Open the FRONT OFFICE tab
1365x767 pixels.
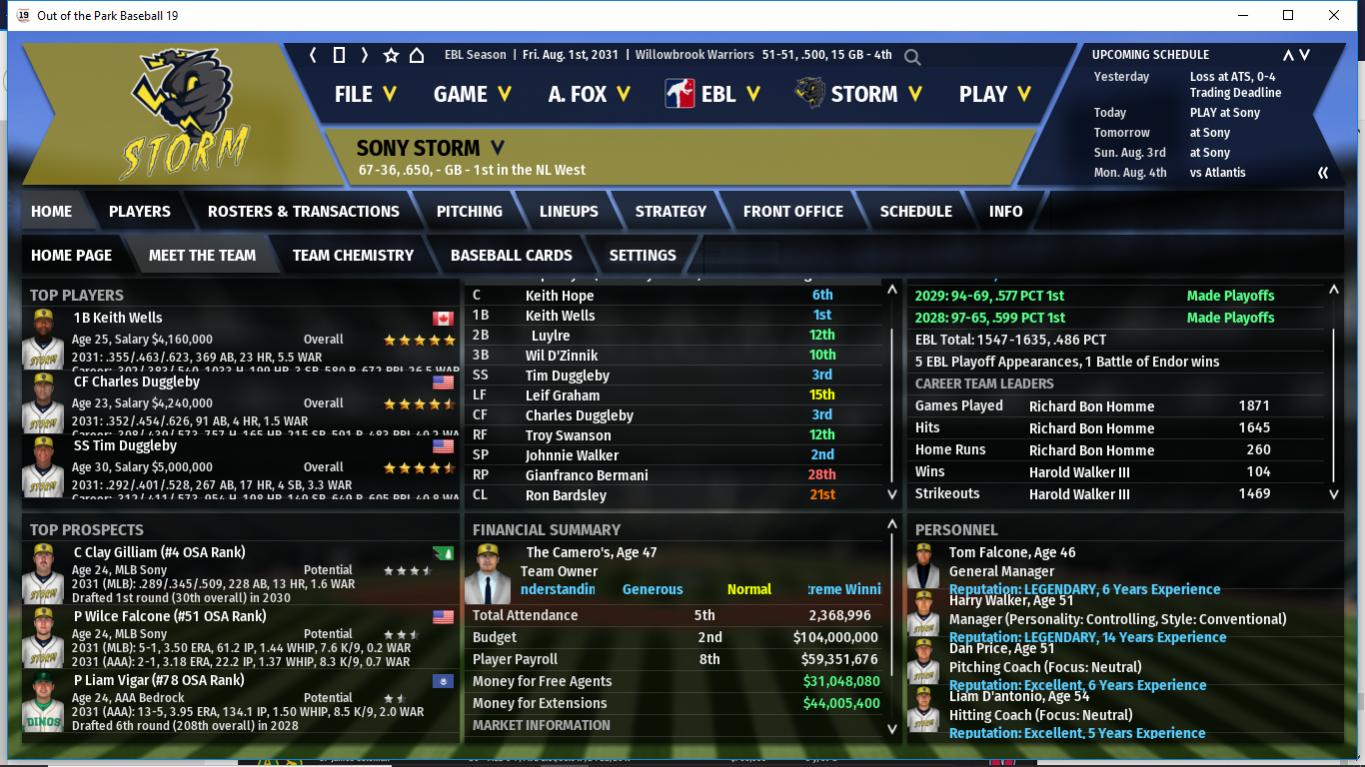pos(793,211)
